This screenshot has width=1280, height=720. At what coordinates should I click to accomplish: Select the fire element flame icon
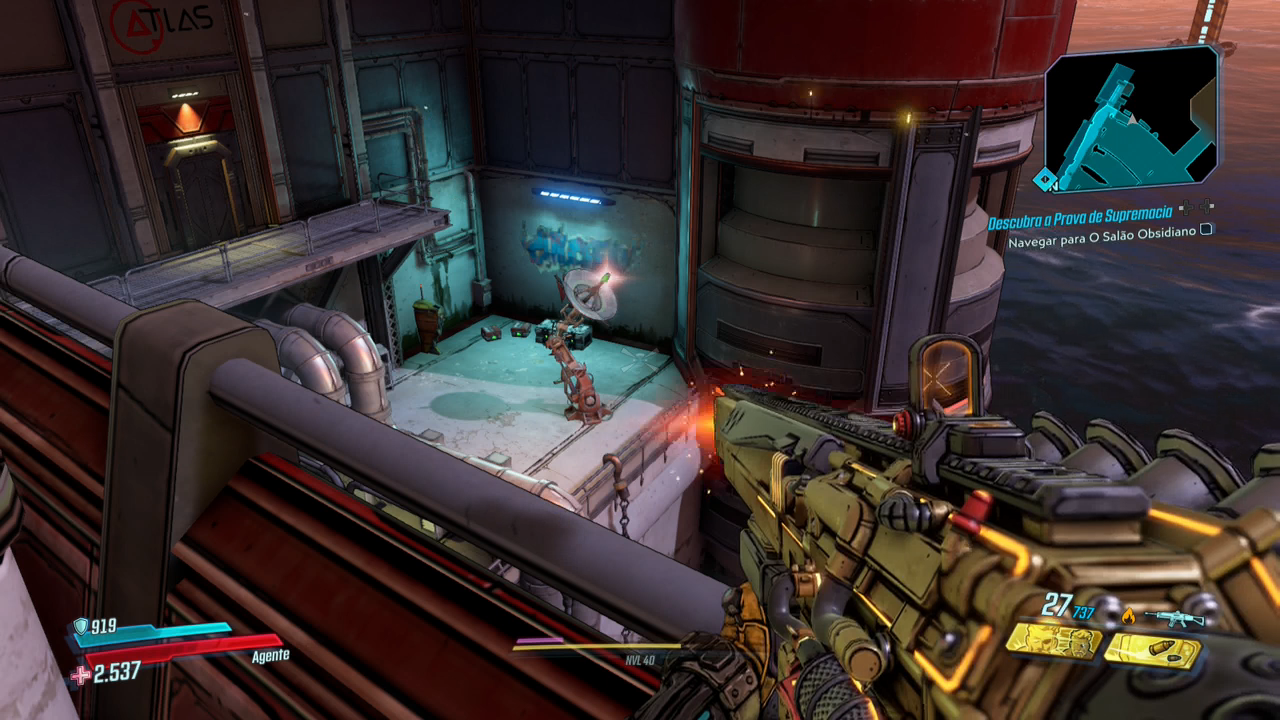tap(1128, 616)
